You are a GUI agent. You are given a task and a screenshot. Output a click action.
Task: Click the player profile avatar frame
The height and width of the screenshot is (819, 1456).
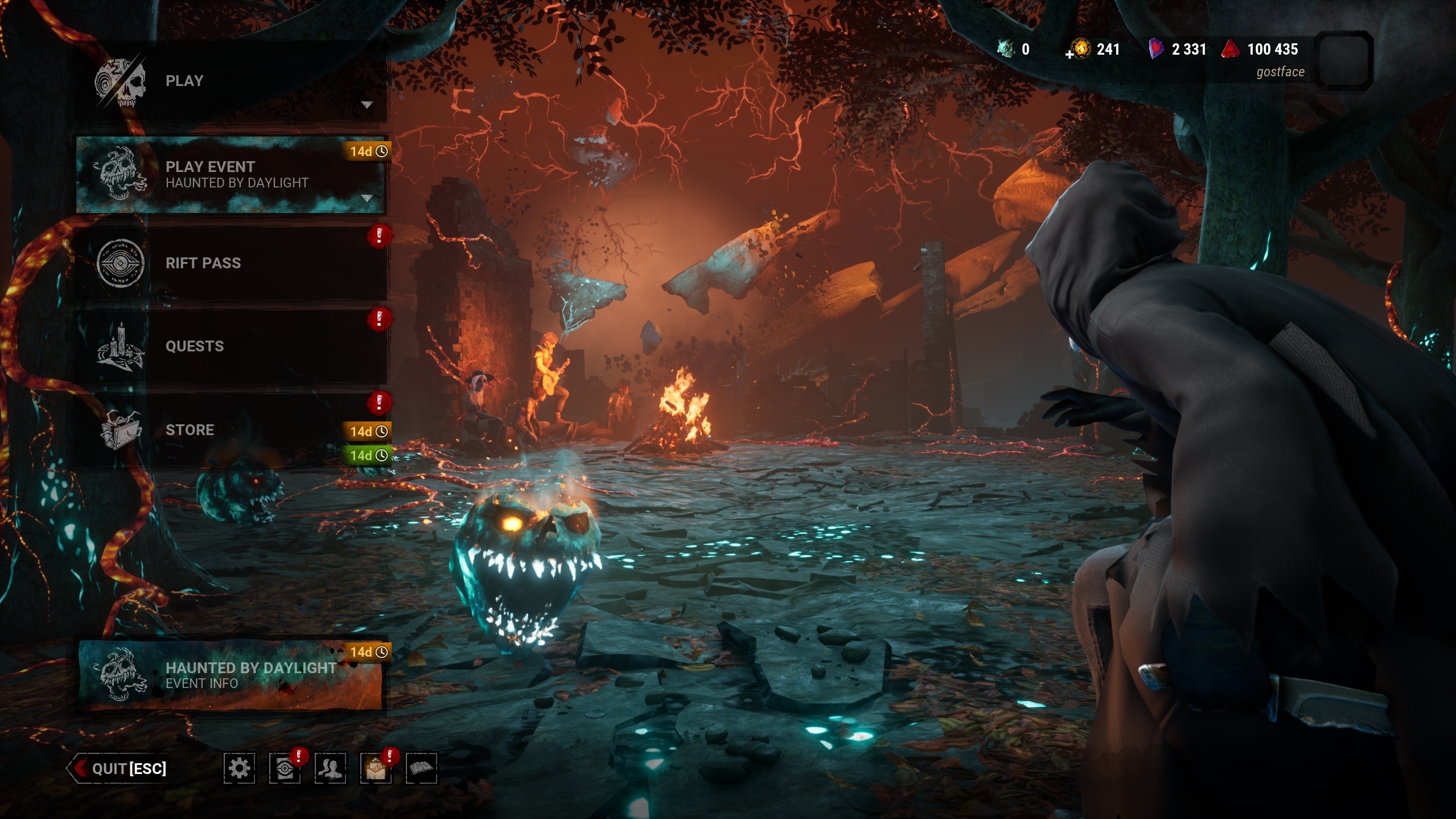[1343, 60]
